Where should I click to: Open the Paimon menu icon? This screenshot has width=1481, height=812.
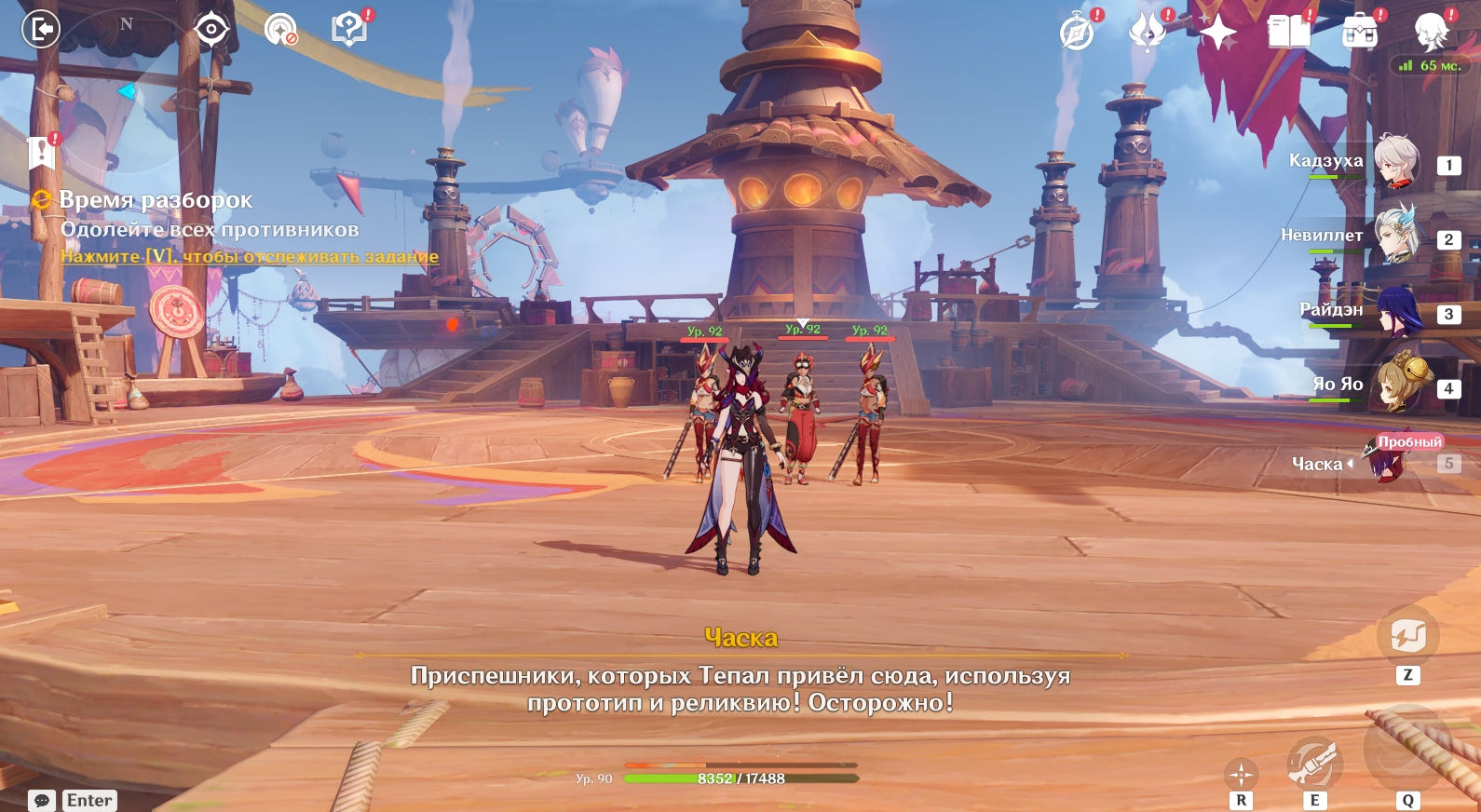click(1431, 33)
